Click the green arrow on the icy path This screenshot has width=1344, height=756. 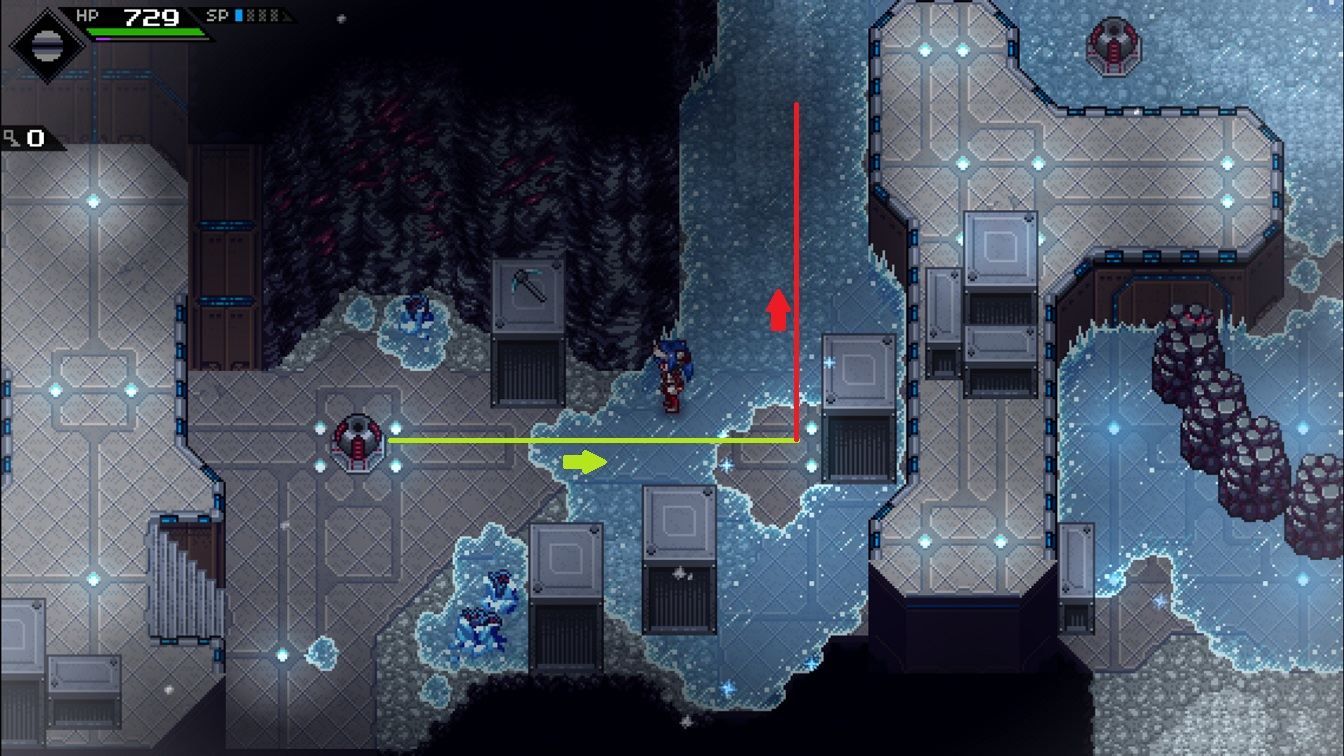585,462
